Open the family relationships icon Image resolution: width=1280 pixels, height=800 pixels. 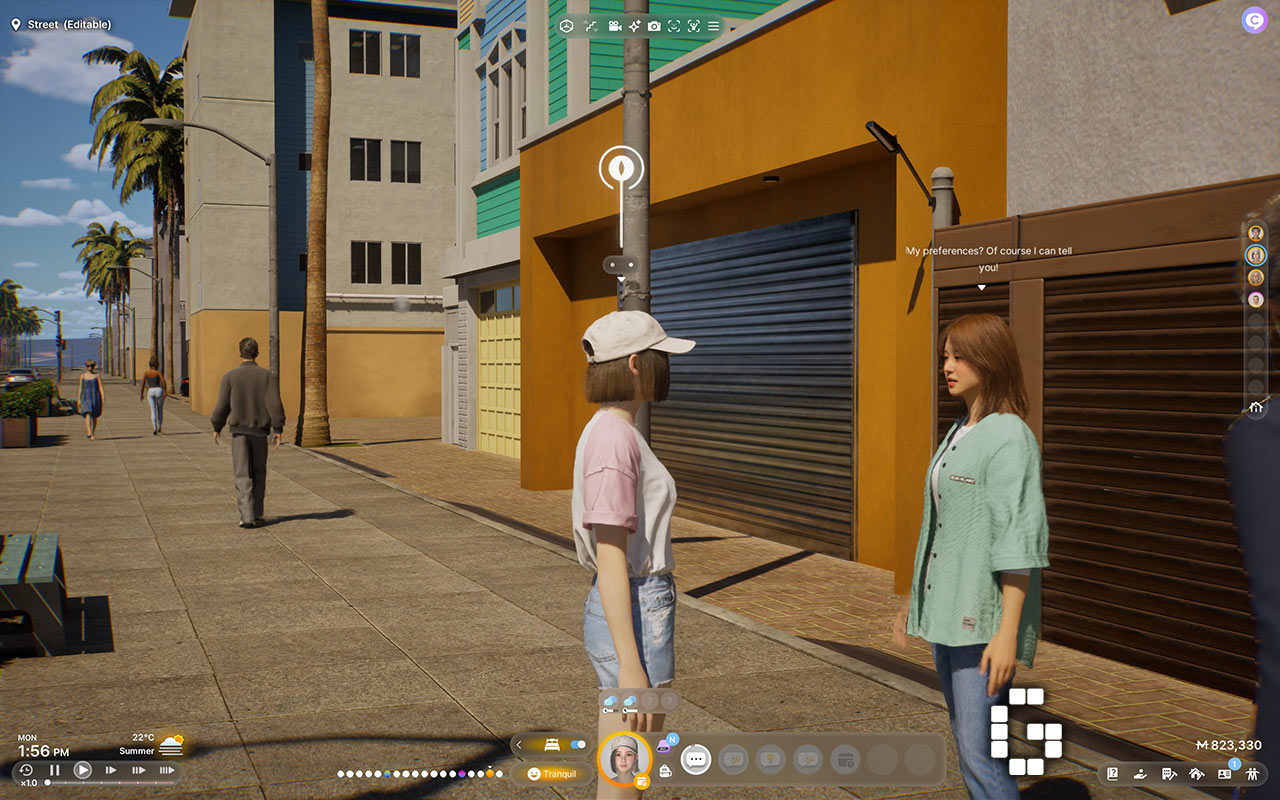coord(1251,774)
